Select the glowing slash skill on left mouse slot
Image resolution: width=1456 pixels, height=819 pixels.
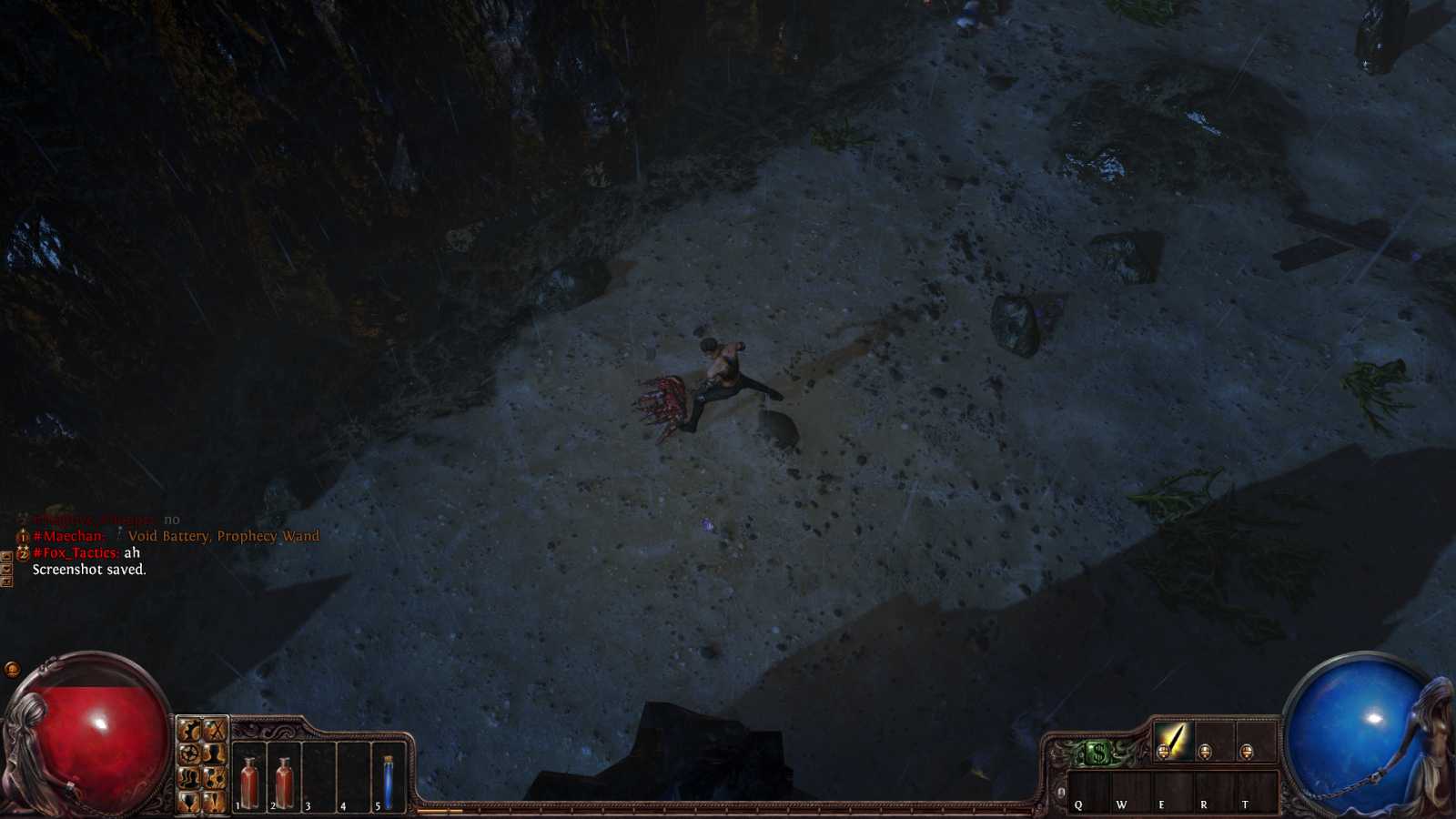[x=1173, y=743]
